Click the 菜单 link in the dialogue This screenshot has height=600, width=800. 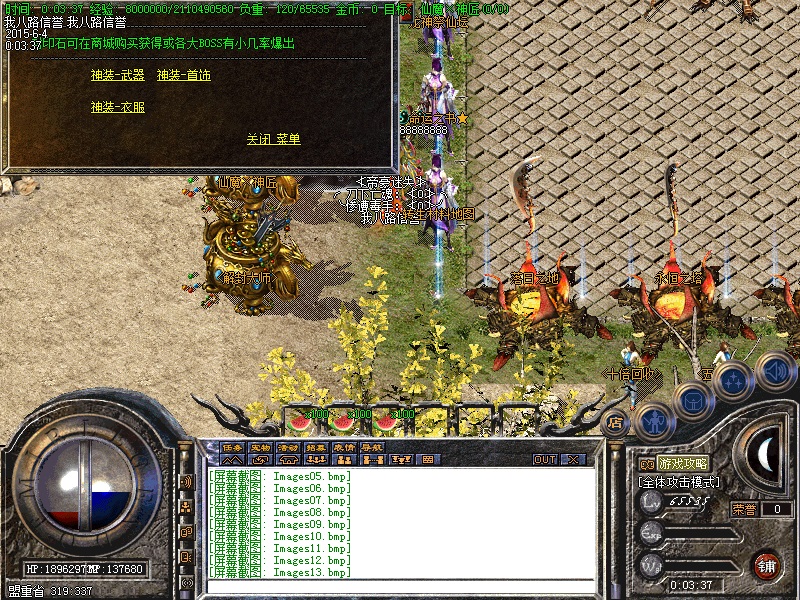coord(288,139)
